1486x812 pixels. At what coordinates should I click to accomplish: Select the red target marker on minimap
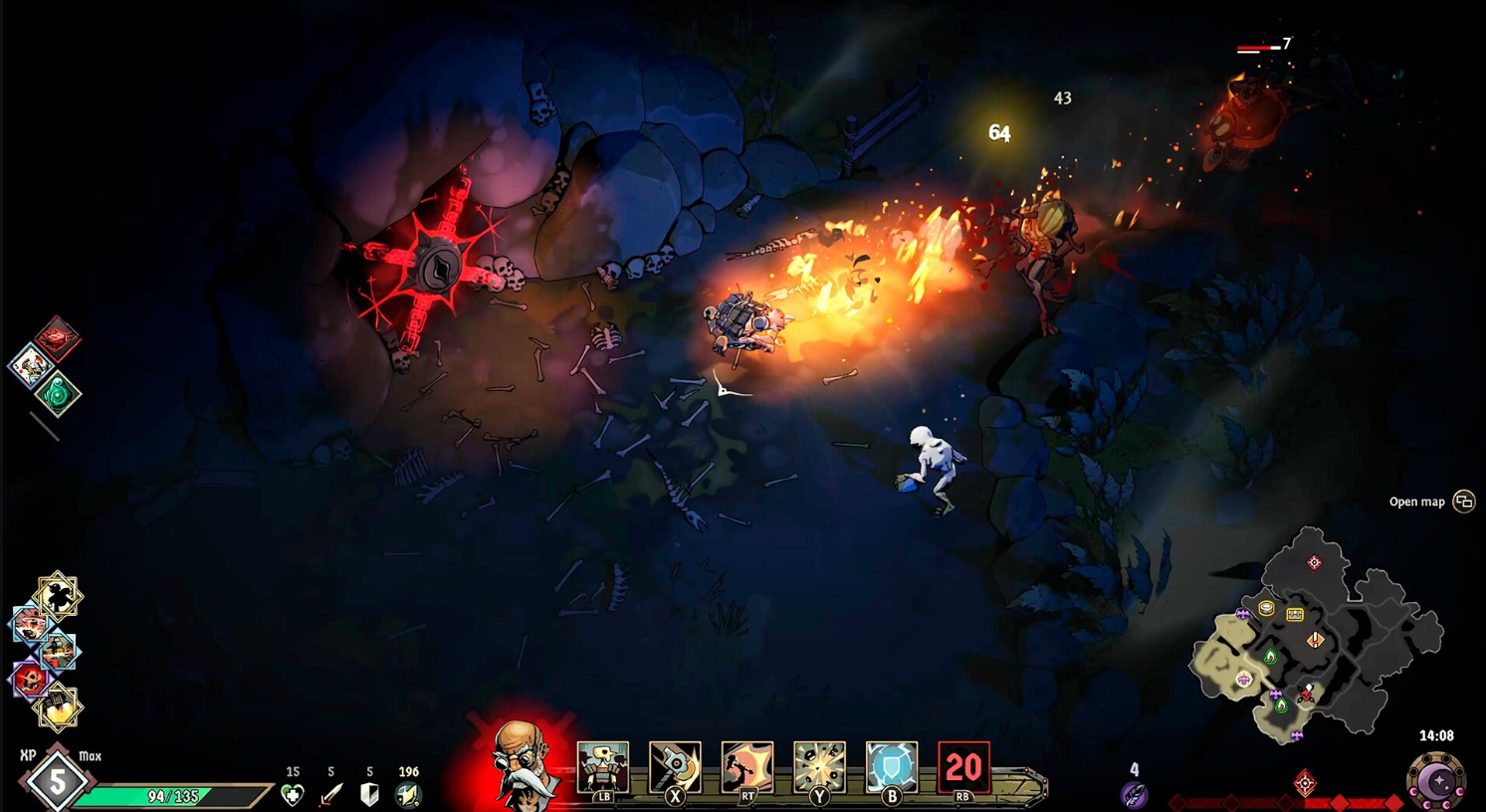(1314, 563)
